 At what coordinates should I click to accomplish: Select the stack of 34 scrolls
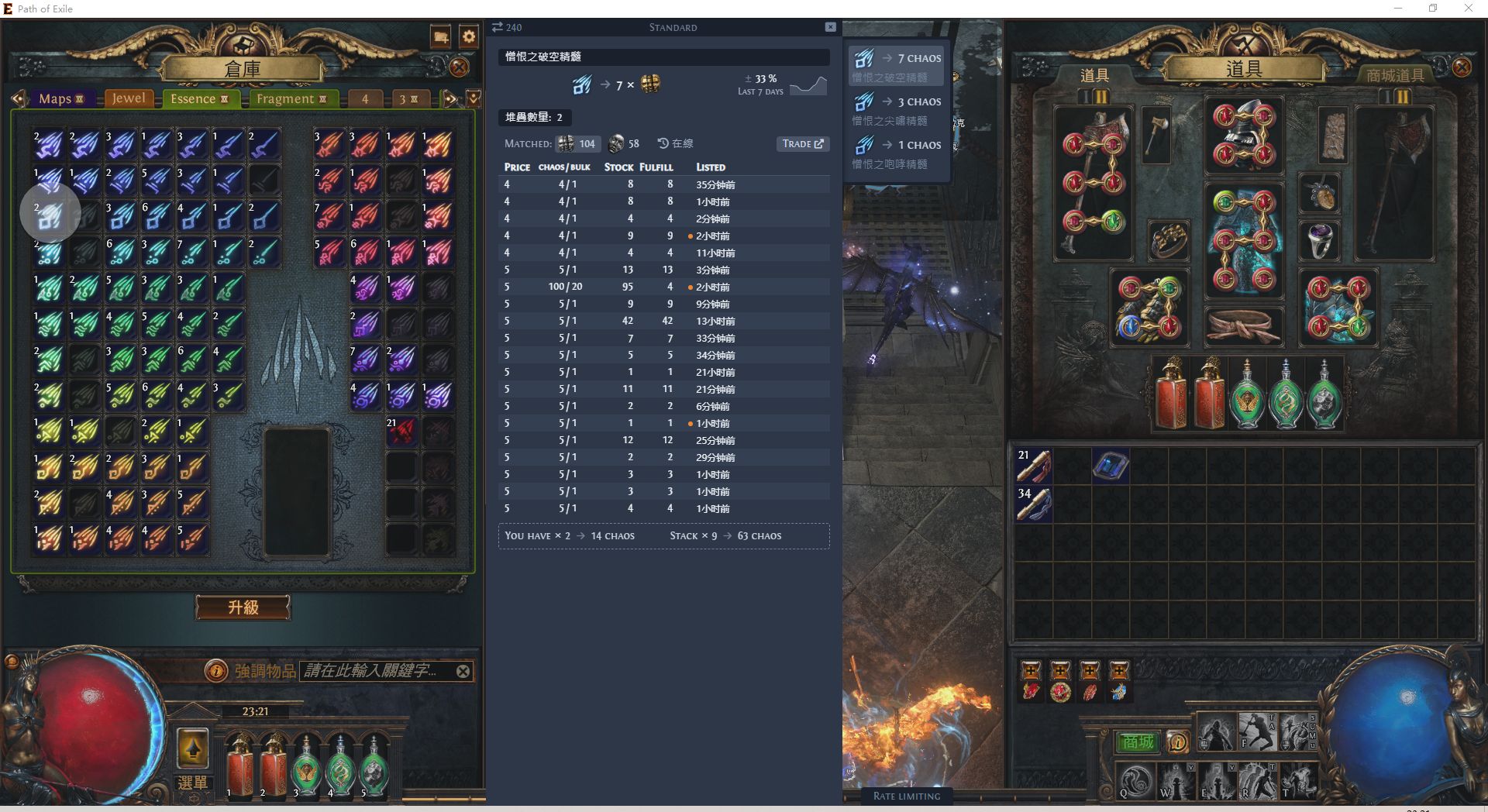tap(1034, 504)
